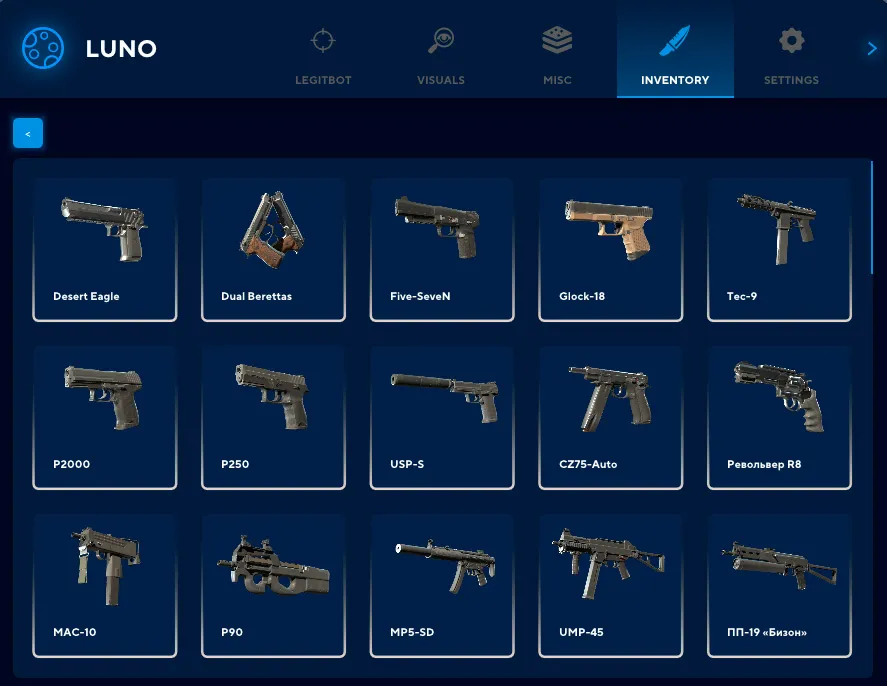Choose the CZ75-Auto tile
This screenshot has height=686, width=887.
[x=611, y=418]
